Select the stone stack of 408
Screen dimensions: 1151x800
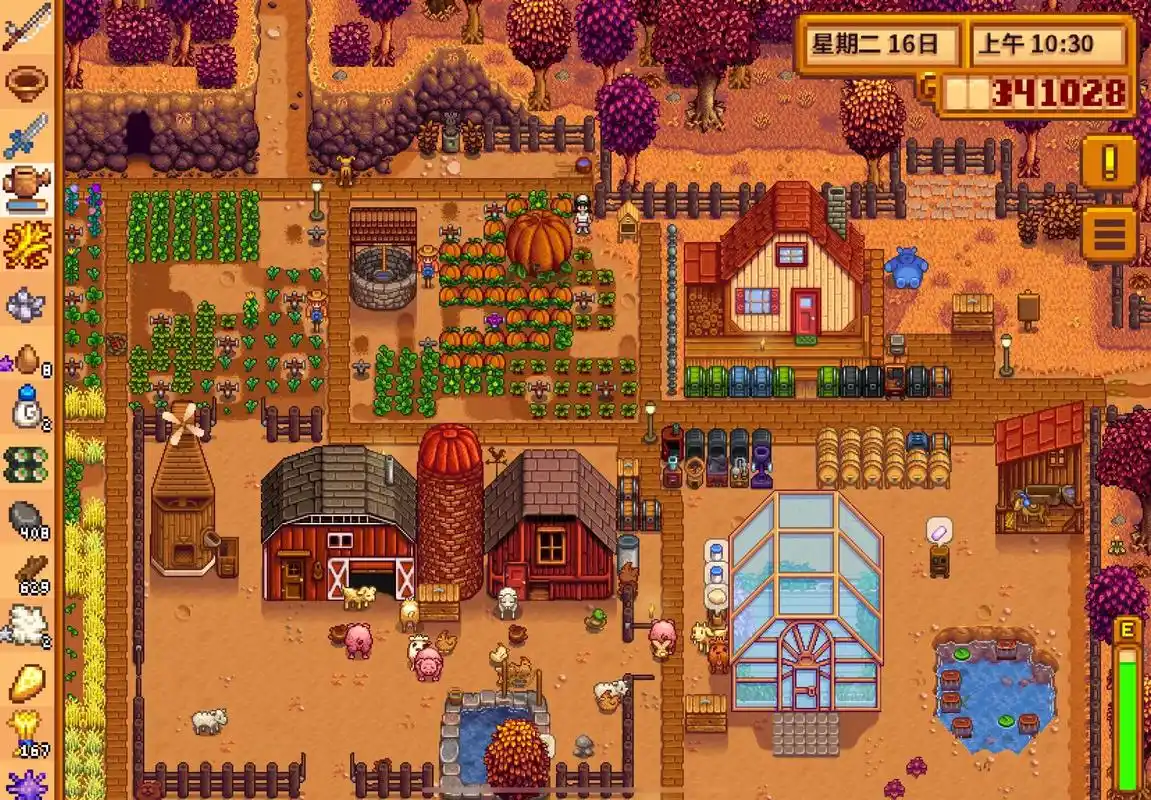(x=26, y=518)
